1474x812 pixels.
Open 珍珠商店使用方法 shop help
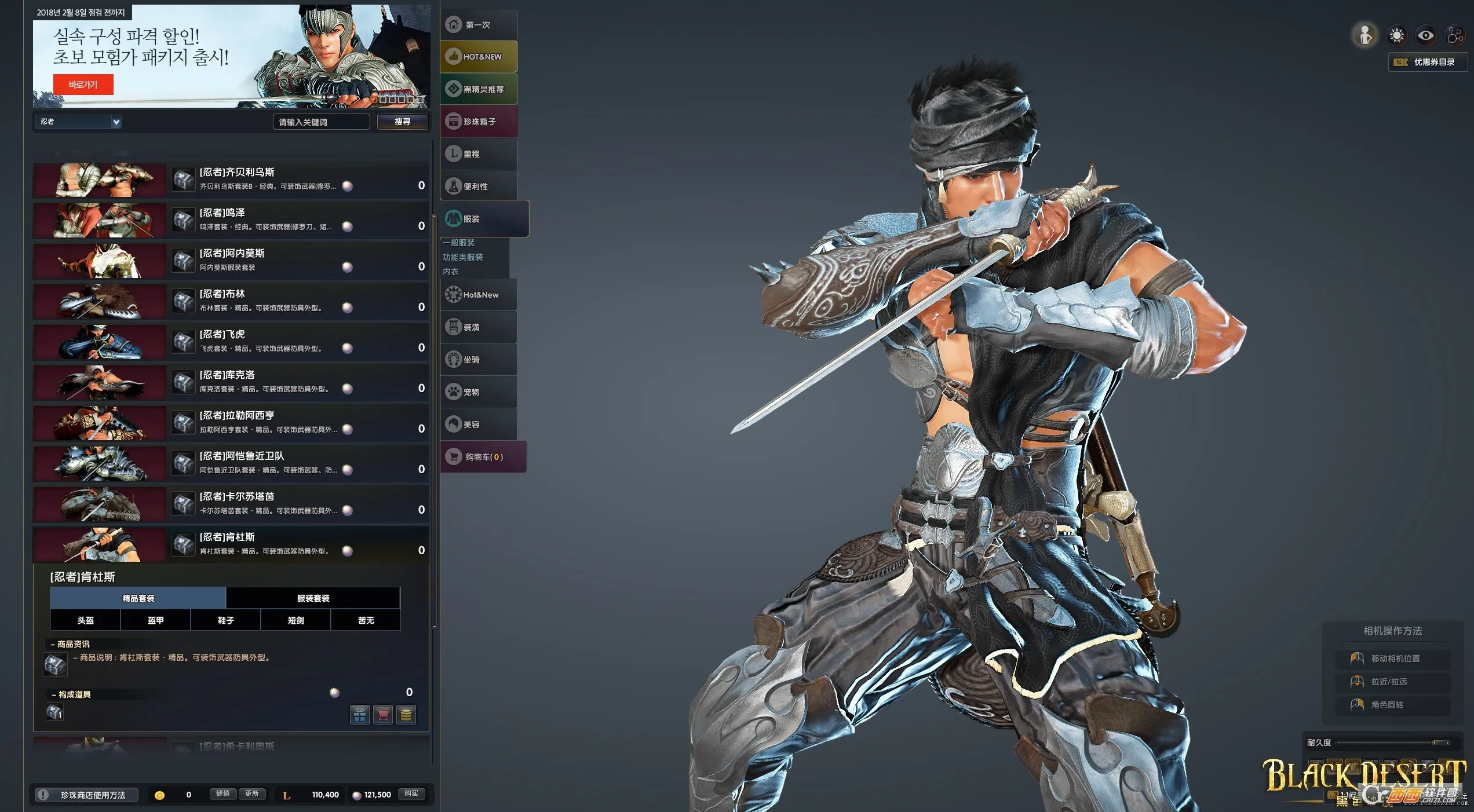click(86, 795)
